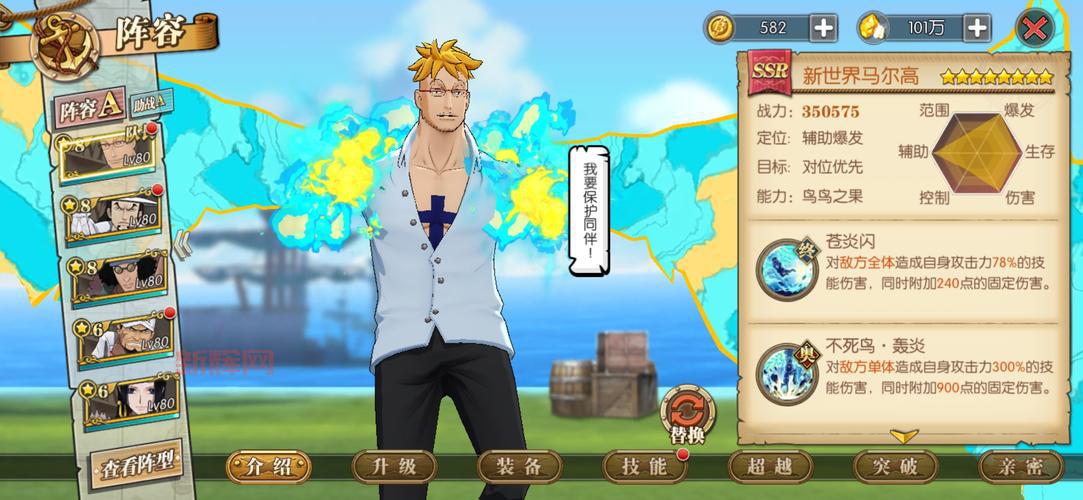
Task: Open the 升级 level-up tab
Action: 393,466
